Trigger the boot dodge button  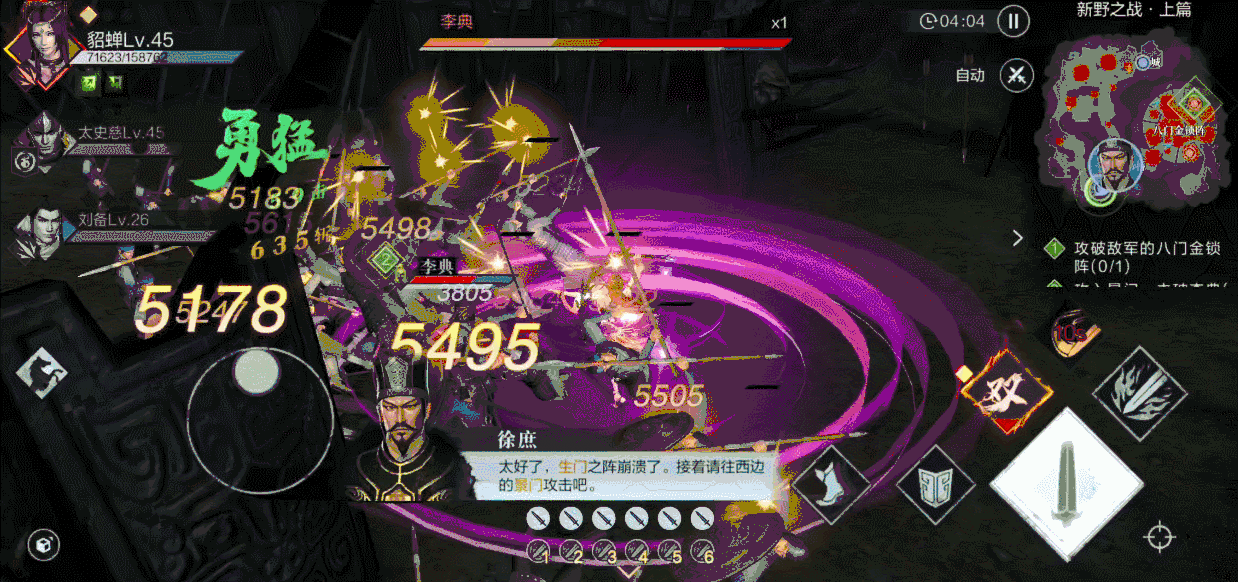click(829, 483)
